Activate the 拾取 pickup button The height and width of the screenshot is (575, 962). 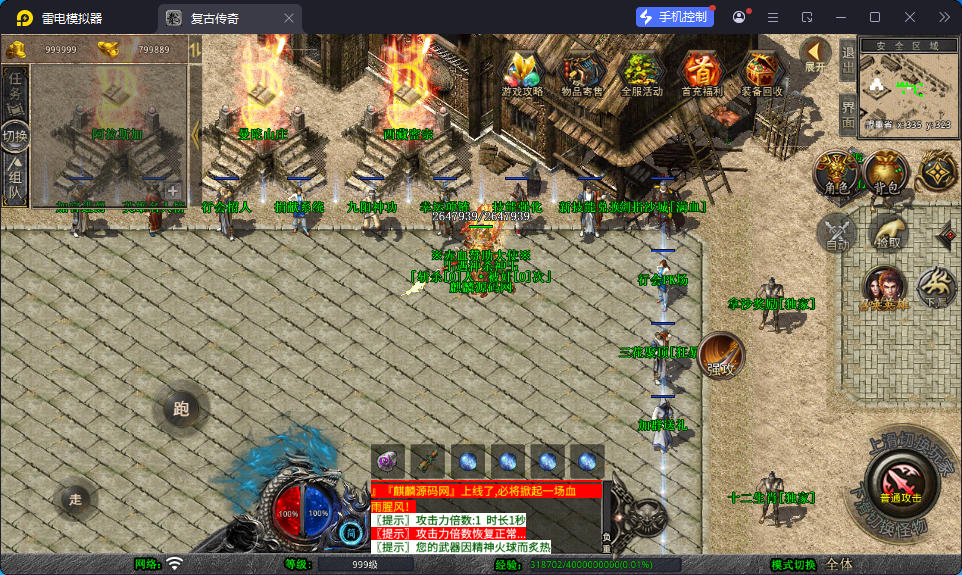(887, 232)
